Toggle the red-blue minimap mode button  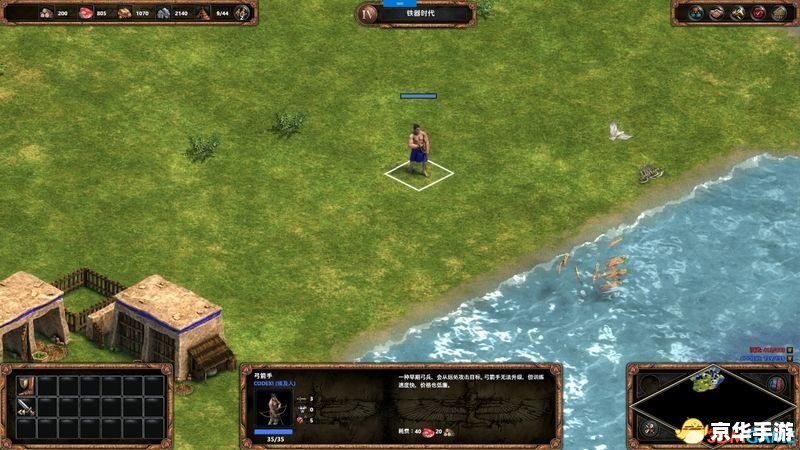775,384
